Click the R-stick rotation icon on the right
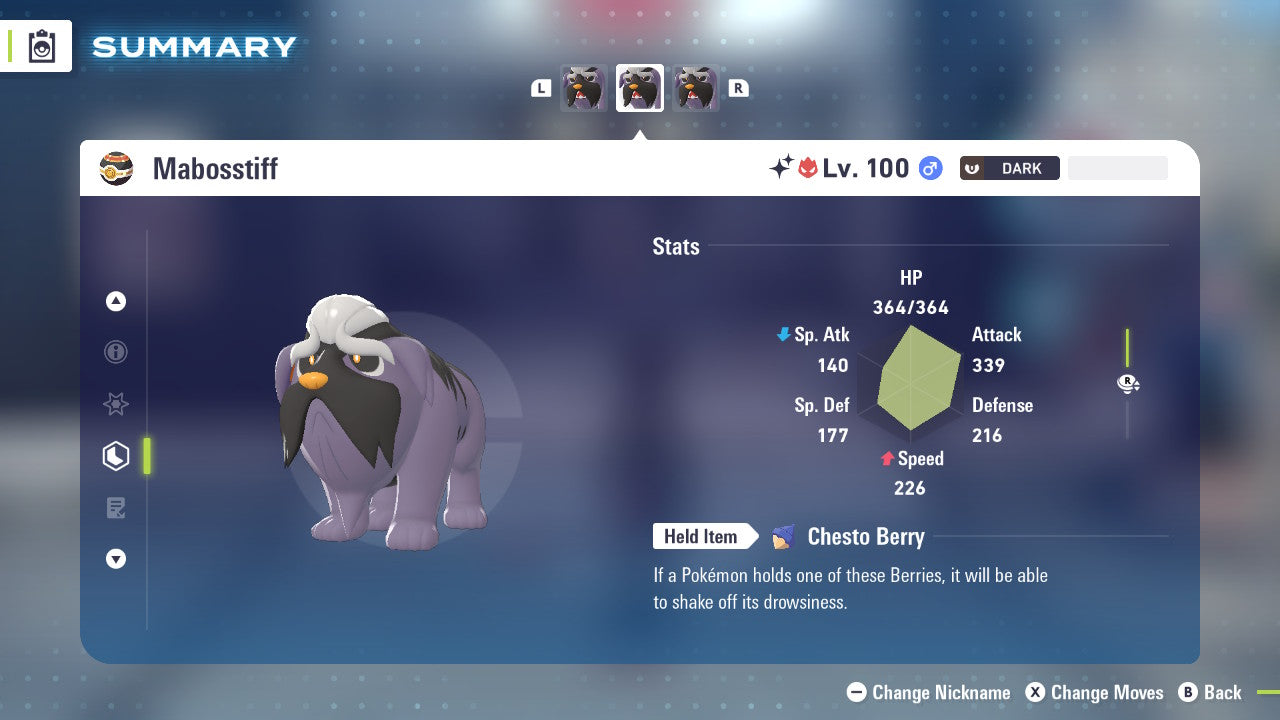The width and height of the screenshot is (1280, 720). 1128,383
